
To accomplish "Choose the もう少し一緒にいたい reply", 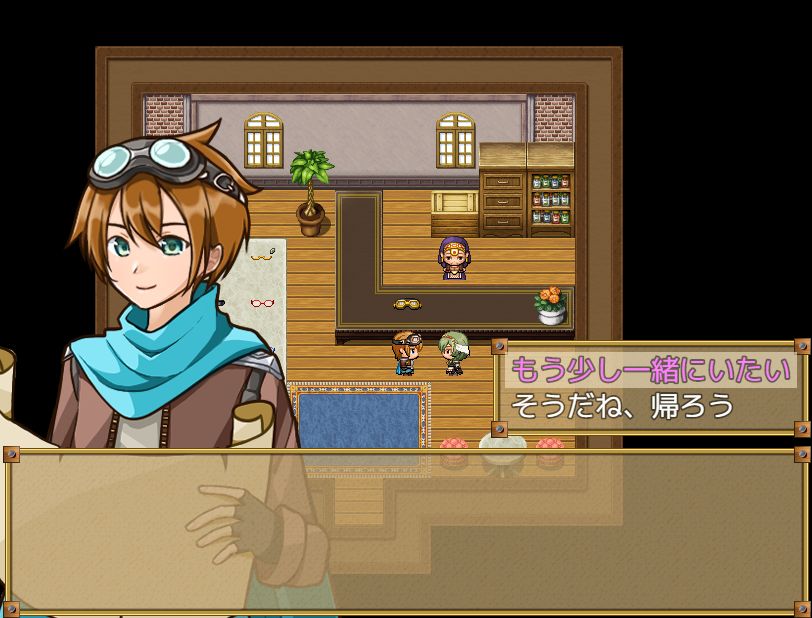I will point(650,370).
